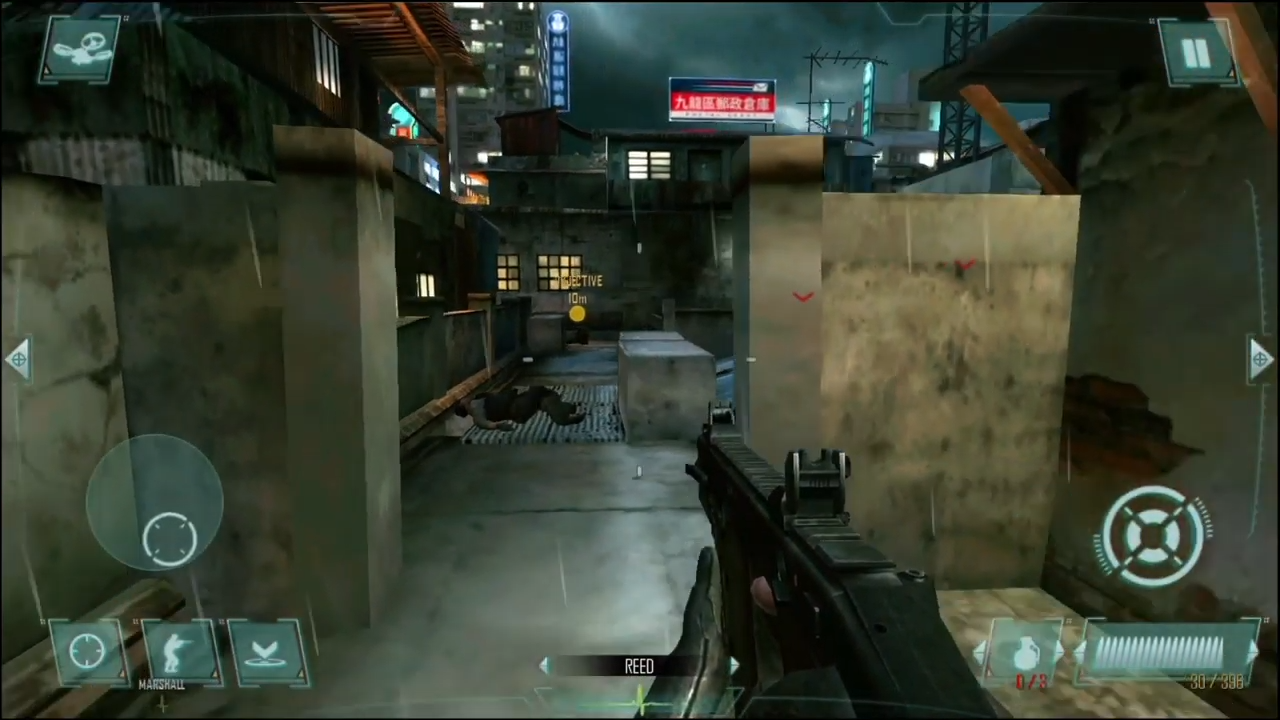Select the MARSHALL squad member label
The width and height of the screenshot is (1280, 720).
(161, 684)
